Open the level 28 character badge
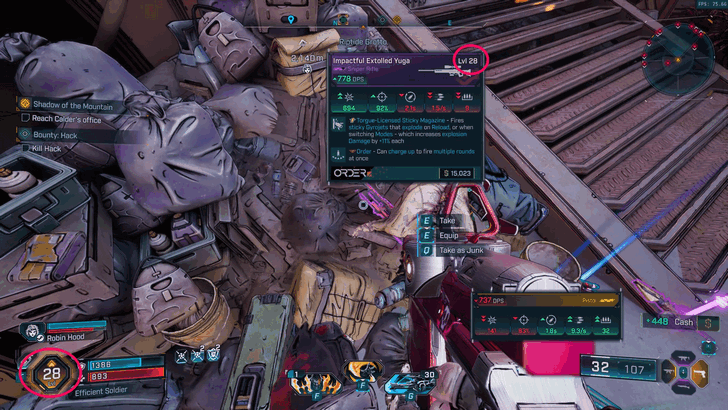The height and width of the screenshot is (410, 728). tap(52, 374)
